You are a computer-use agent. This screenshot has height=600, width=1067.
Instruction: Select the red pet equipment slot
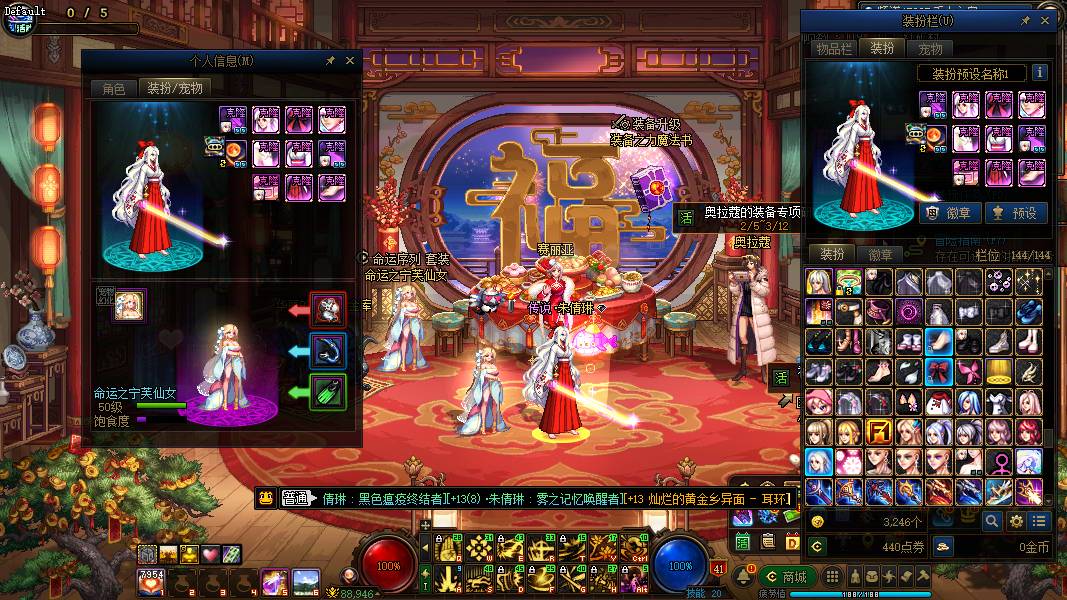[328, 310]
